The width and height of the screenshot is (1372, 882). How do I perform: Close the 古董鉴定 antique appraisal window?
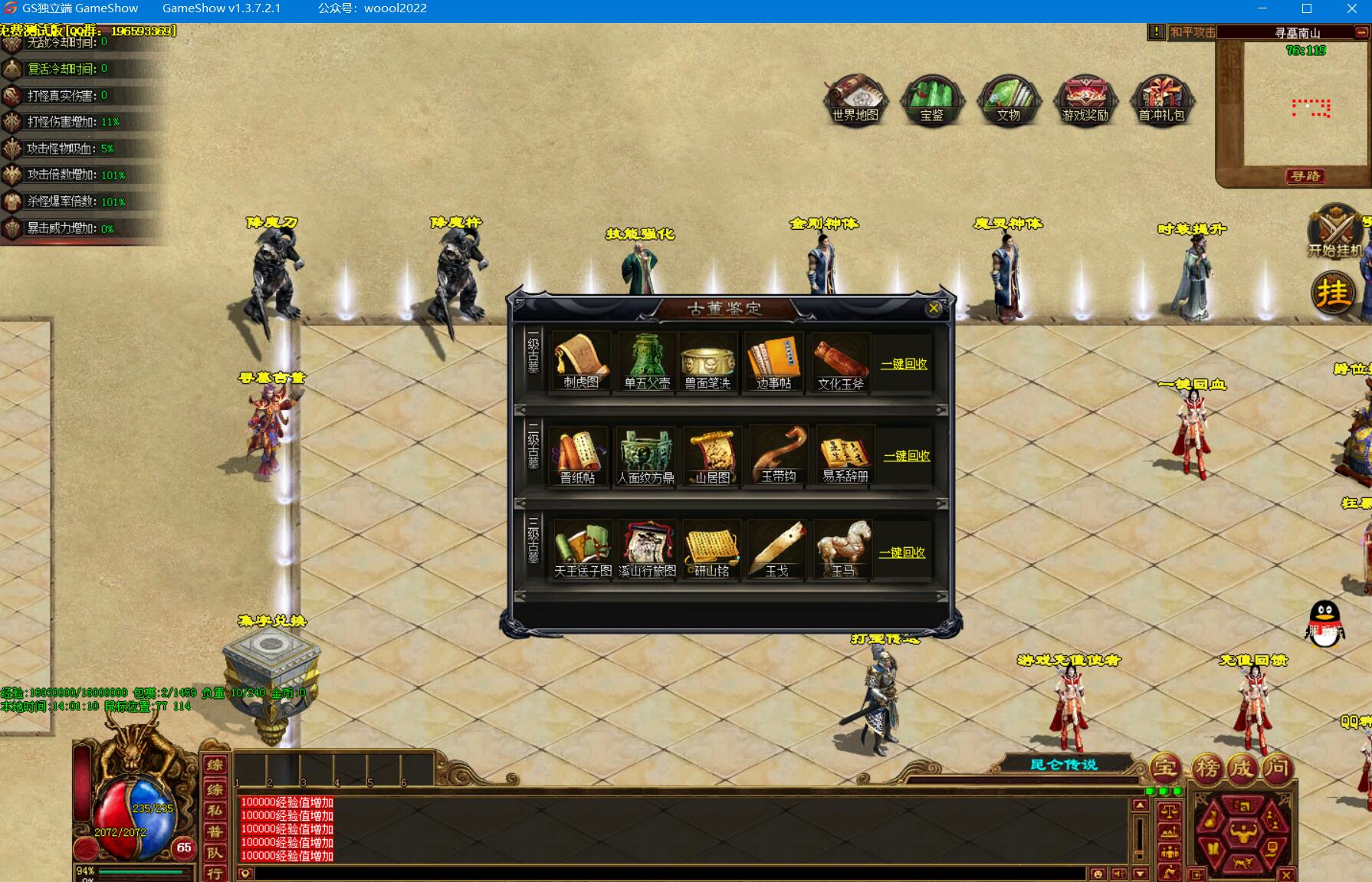pyautogui.click(x=933, y=308)
